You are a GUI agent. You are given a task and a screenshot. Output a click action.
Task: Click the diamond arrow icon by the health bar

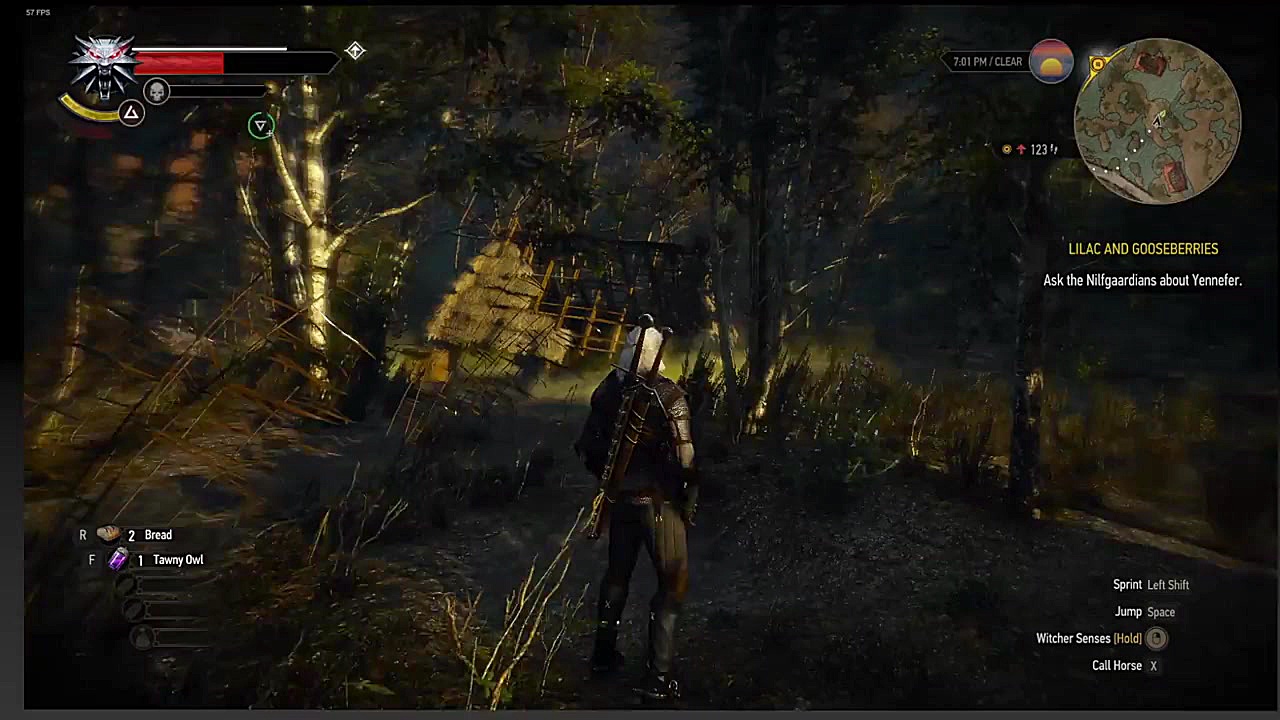tap(355, 51)
